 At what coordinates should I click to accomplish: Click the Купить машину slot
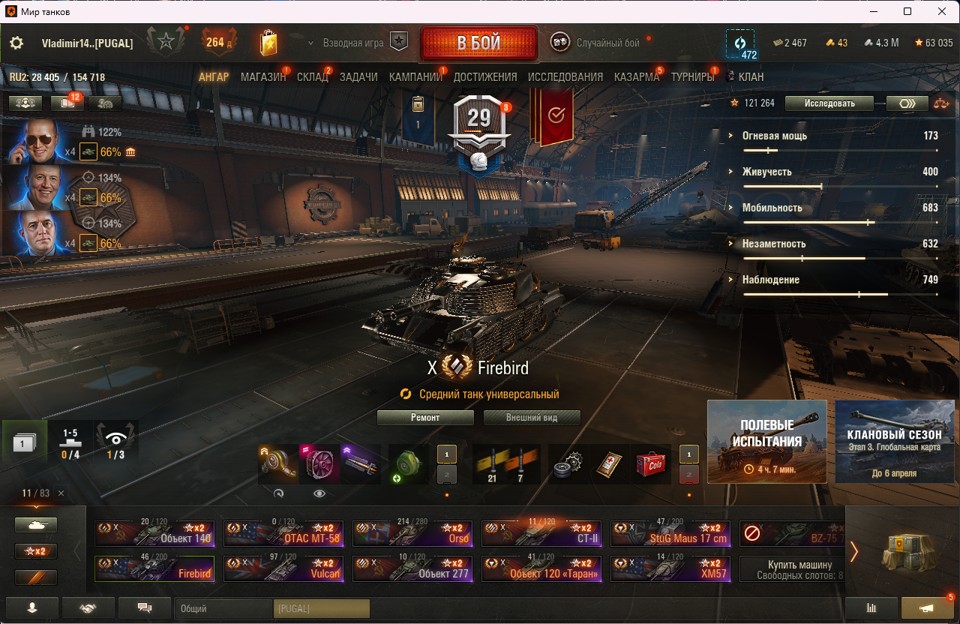(795, 569)
